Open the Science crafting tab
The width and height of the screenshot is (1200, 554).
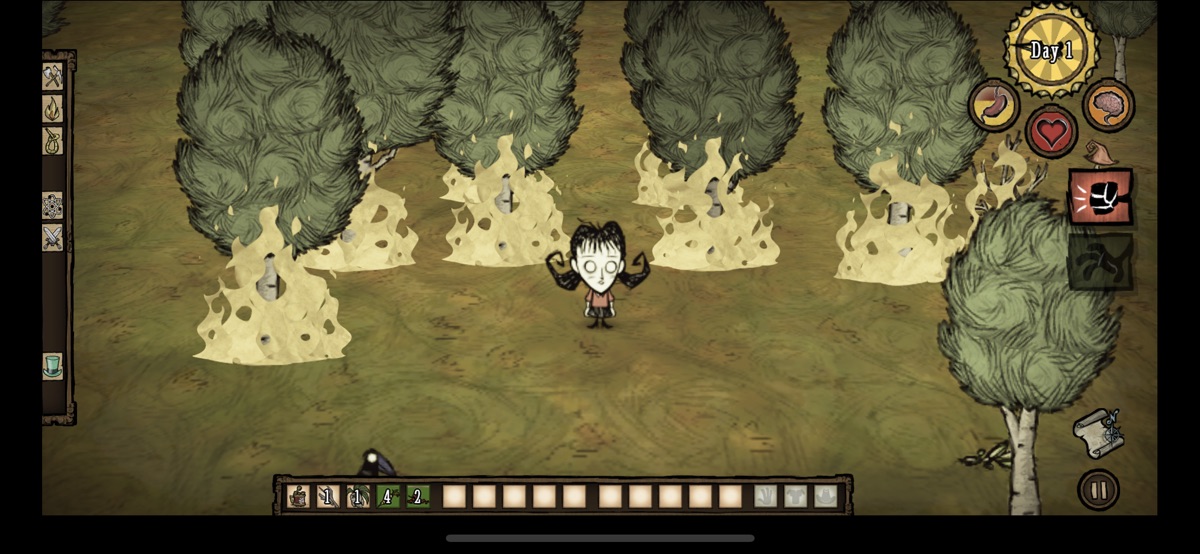[x=52, y=205]
